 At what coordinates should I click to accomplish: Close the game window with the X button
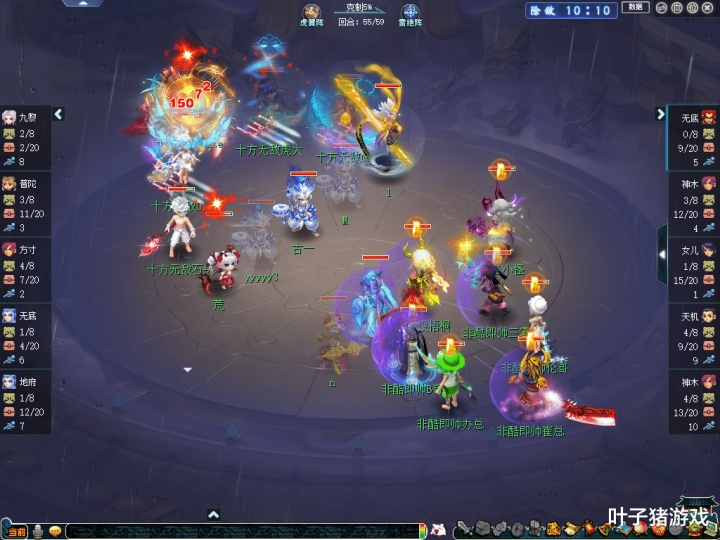pyautogui.click(x=709, y=8)
